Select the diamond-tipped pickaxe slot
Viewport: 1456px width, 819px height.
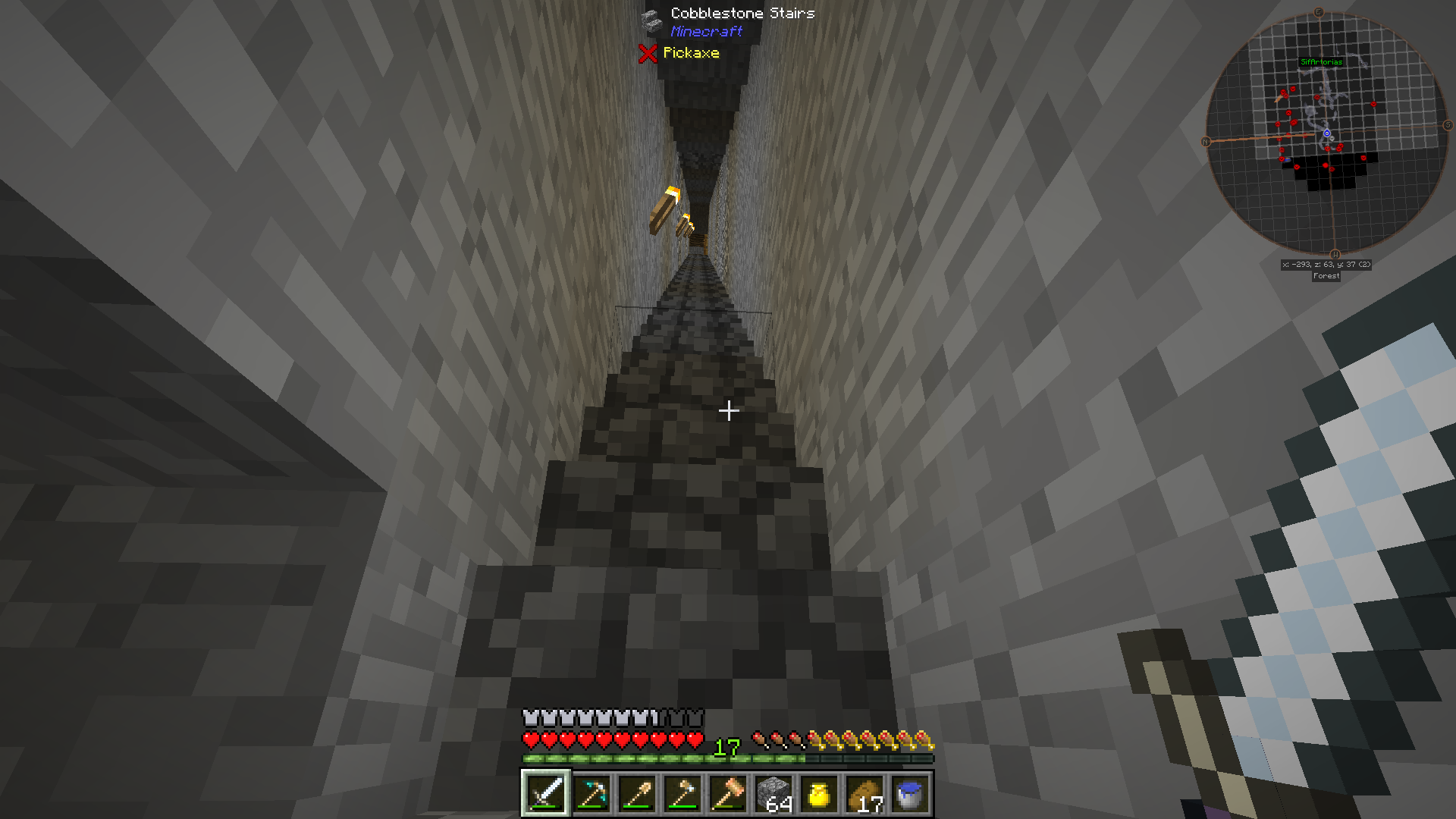tap(591, 793)
